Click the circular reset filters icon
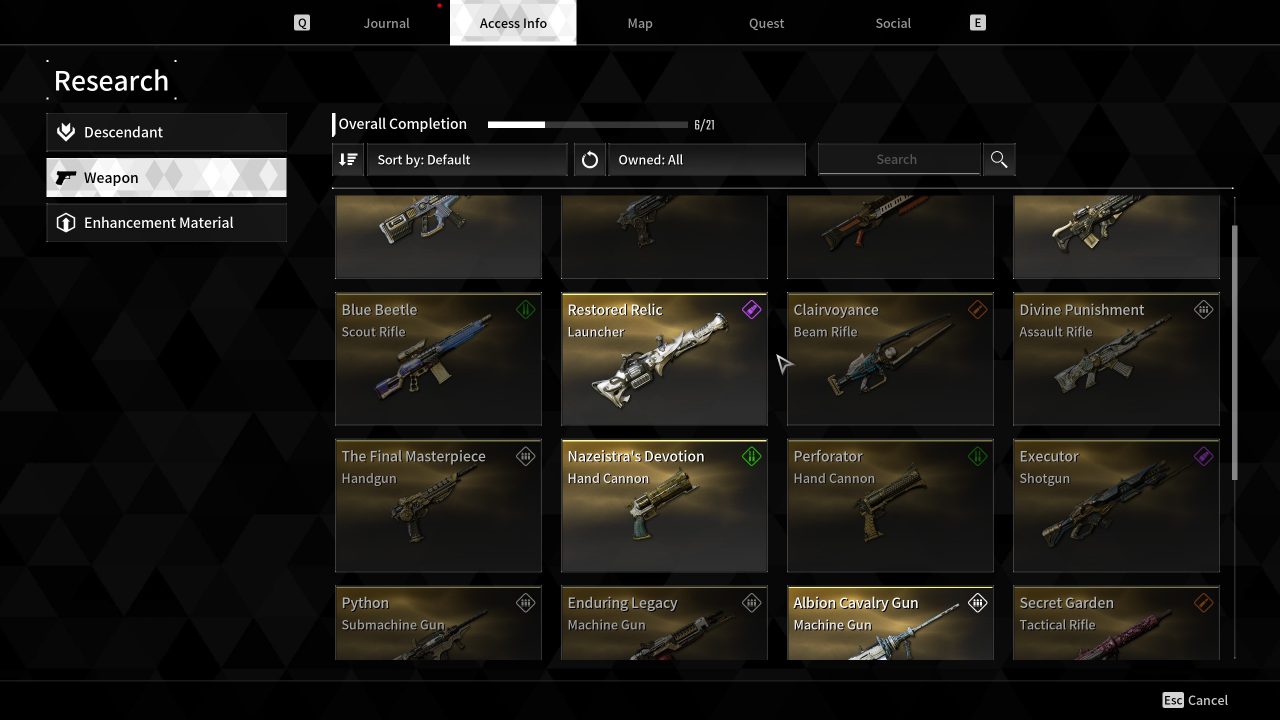 [590, 159]
